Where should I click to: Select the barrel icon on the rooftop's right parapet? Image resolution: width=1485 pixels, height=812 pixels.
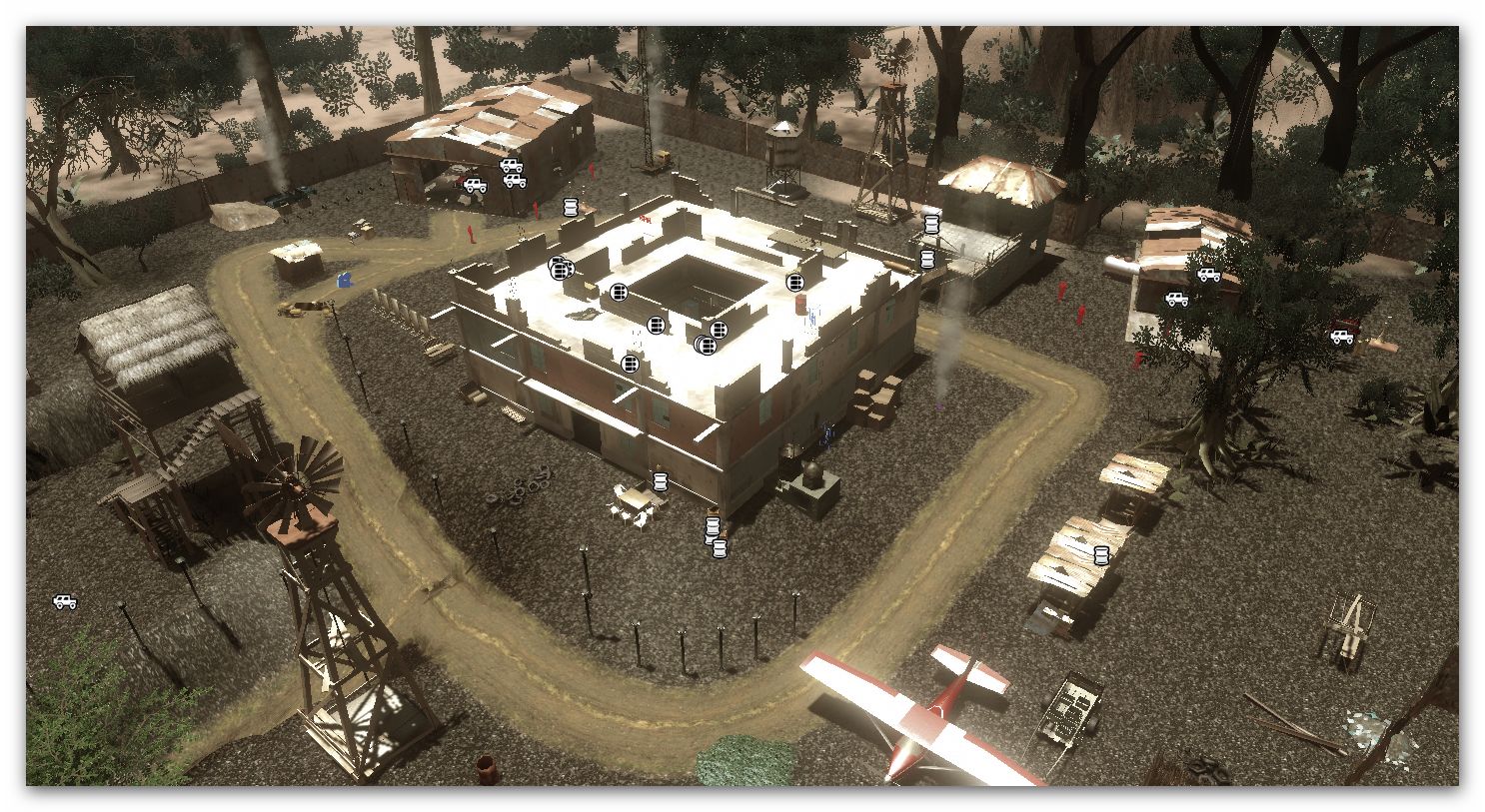(x=794, y=282)
